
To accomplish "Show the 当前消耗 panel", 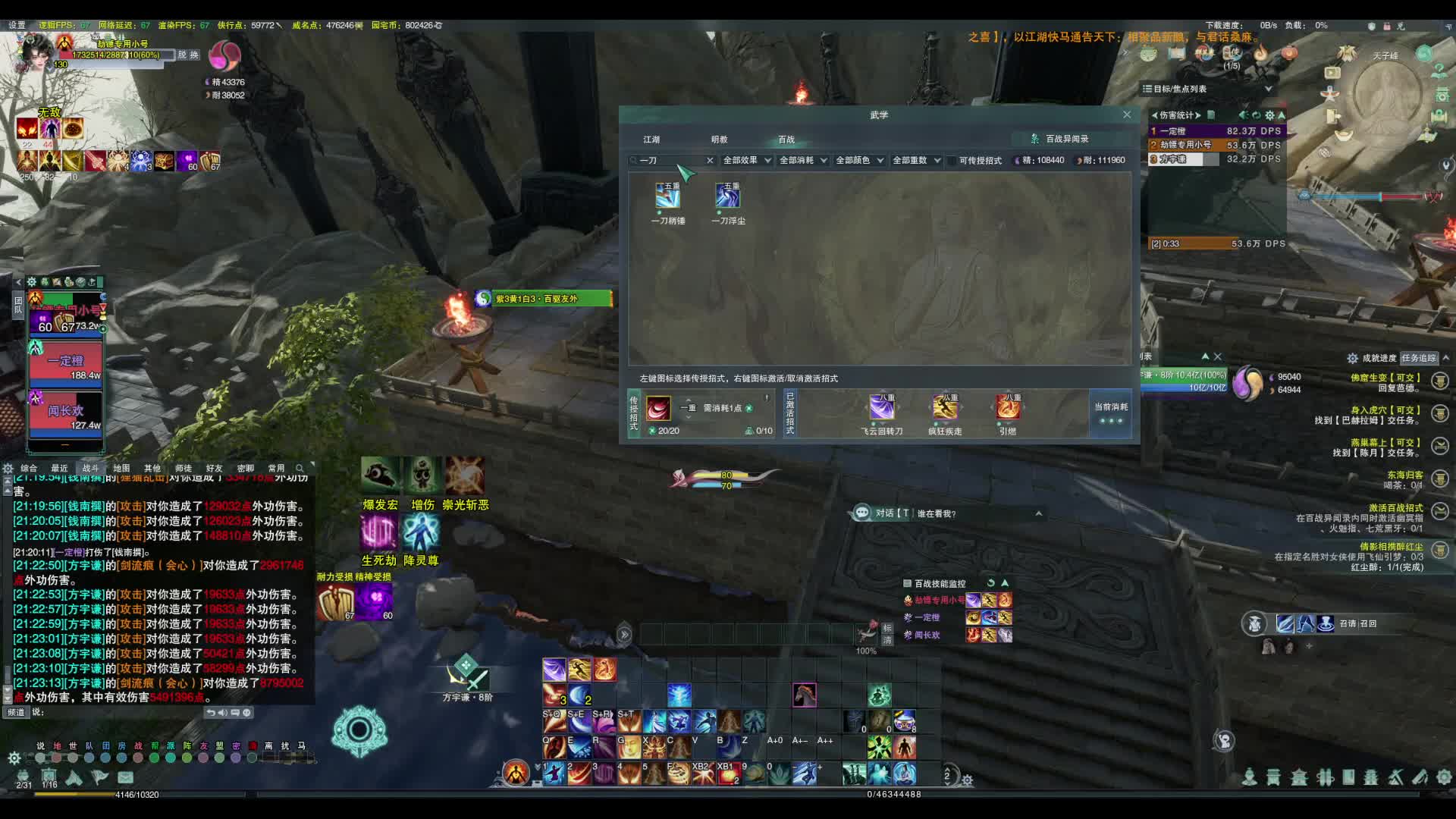I will point(1110,413).
